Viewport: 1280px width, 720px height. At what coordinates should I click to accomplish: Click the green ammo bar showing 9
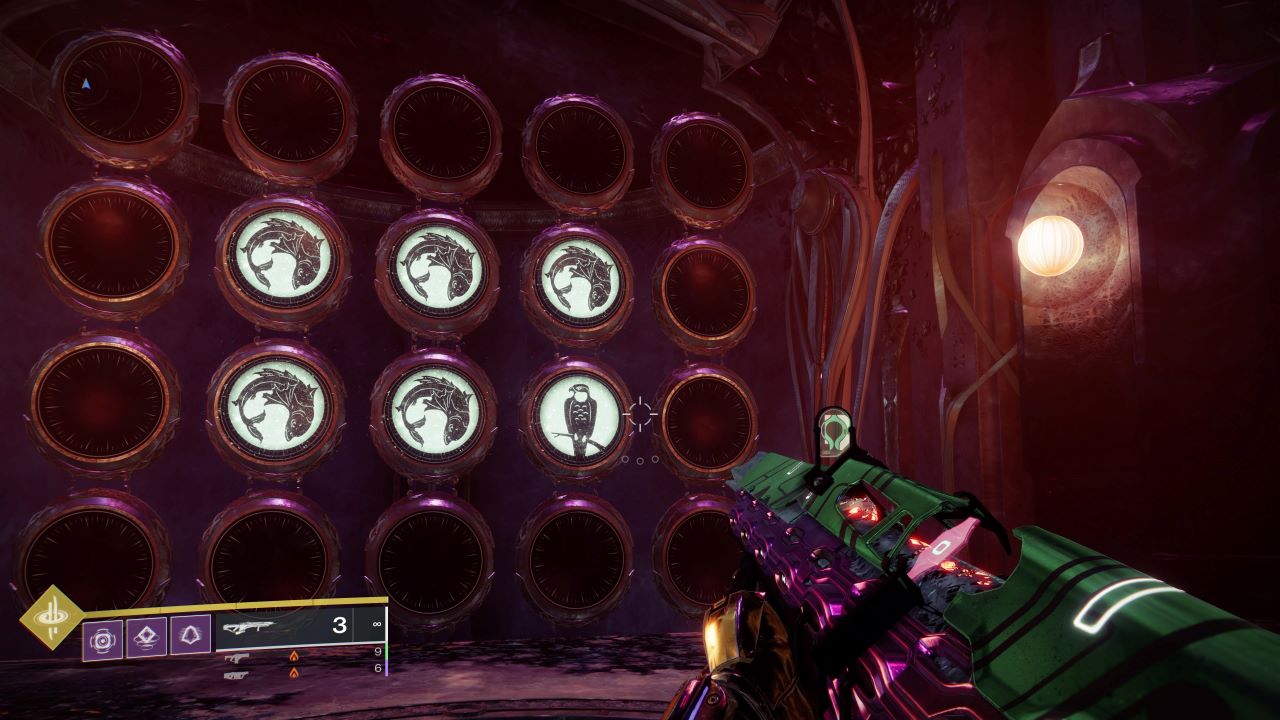point(387,652)
